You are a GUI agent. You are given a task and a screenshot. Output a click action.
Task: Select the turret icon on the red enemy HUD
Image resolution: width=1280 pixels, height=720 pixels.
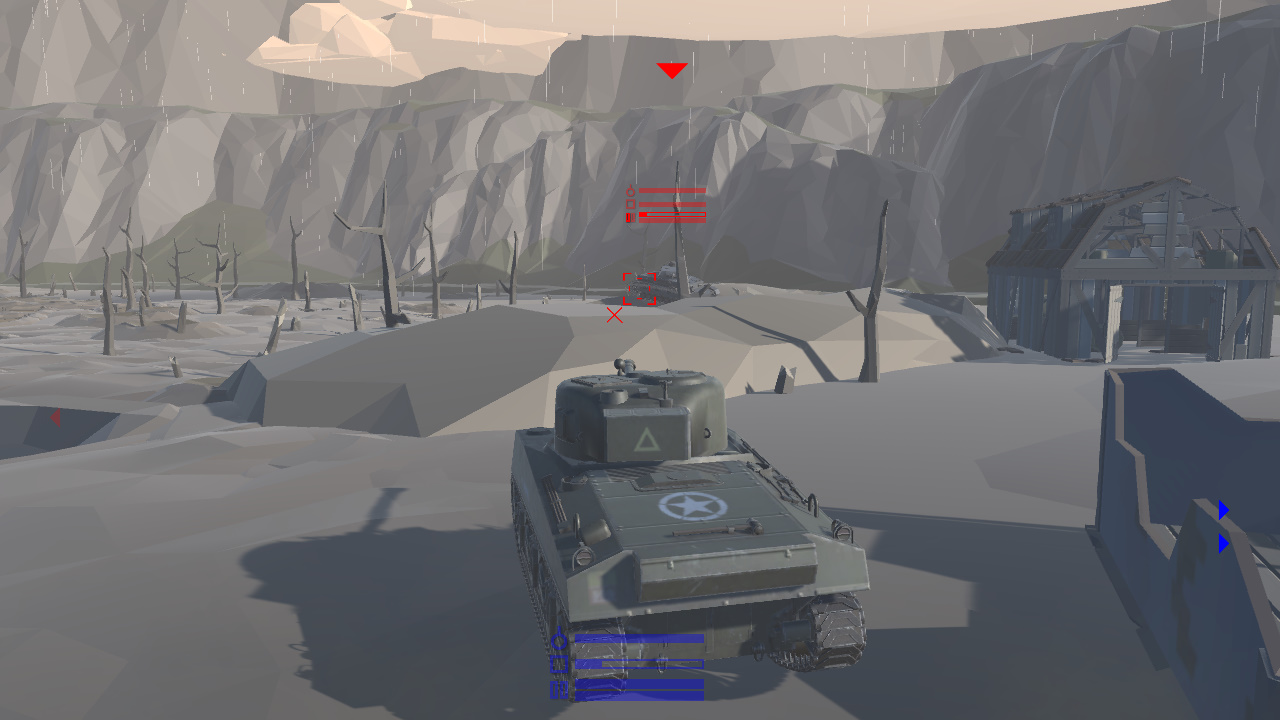(x=630, y=191)
